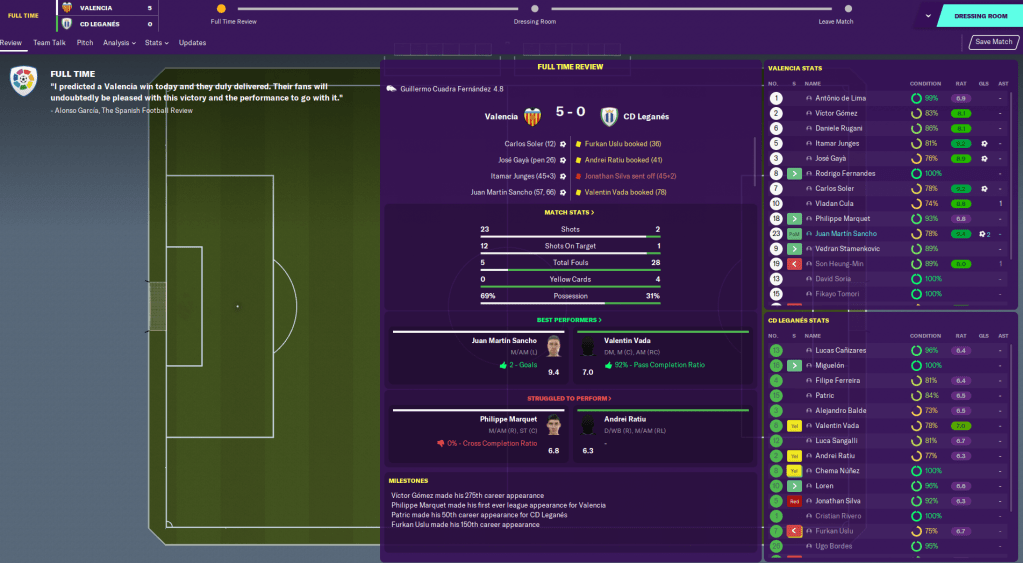1023x563 pixels.
Task: Switch to the Team Talk tab
Action: coord(49,43)
